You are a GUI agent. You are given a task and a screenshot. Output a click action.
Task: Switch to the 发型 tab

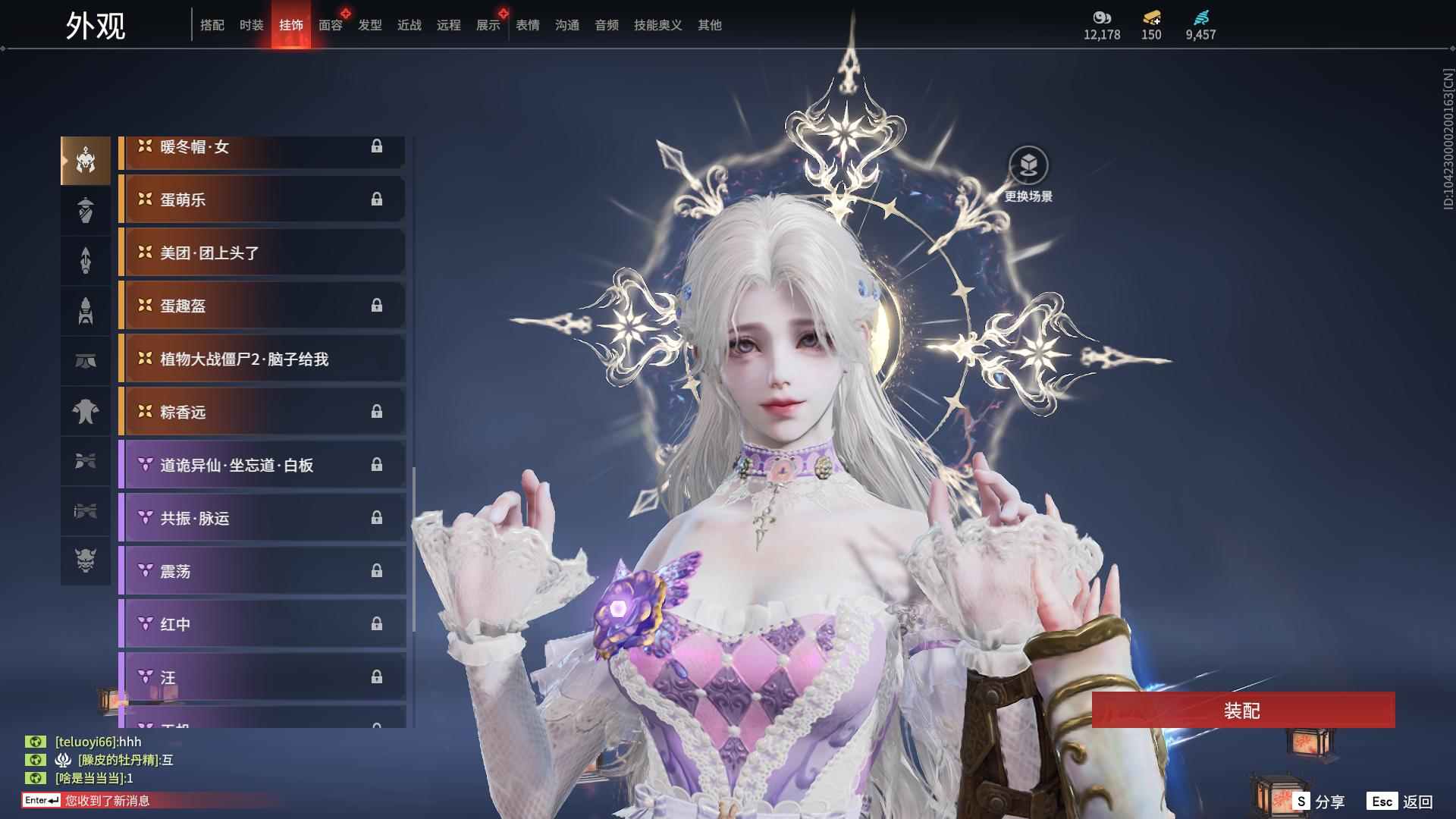[369, 25]
